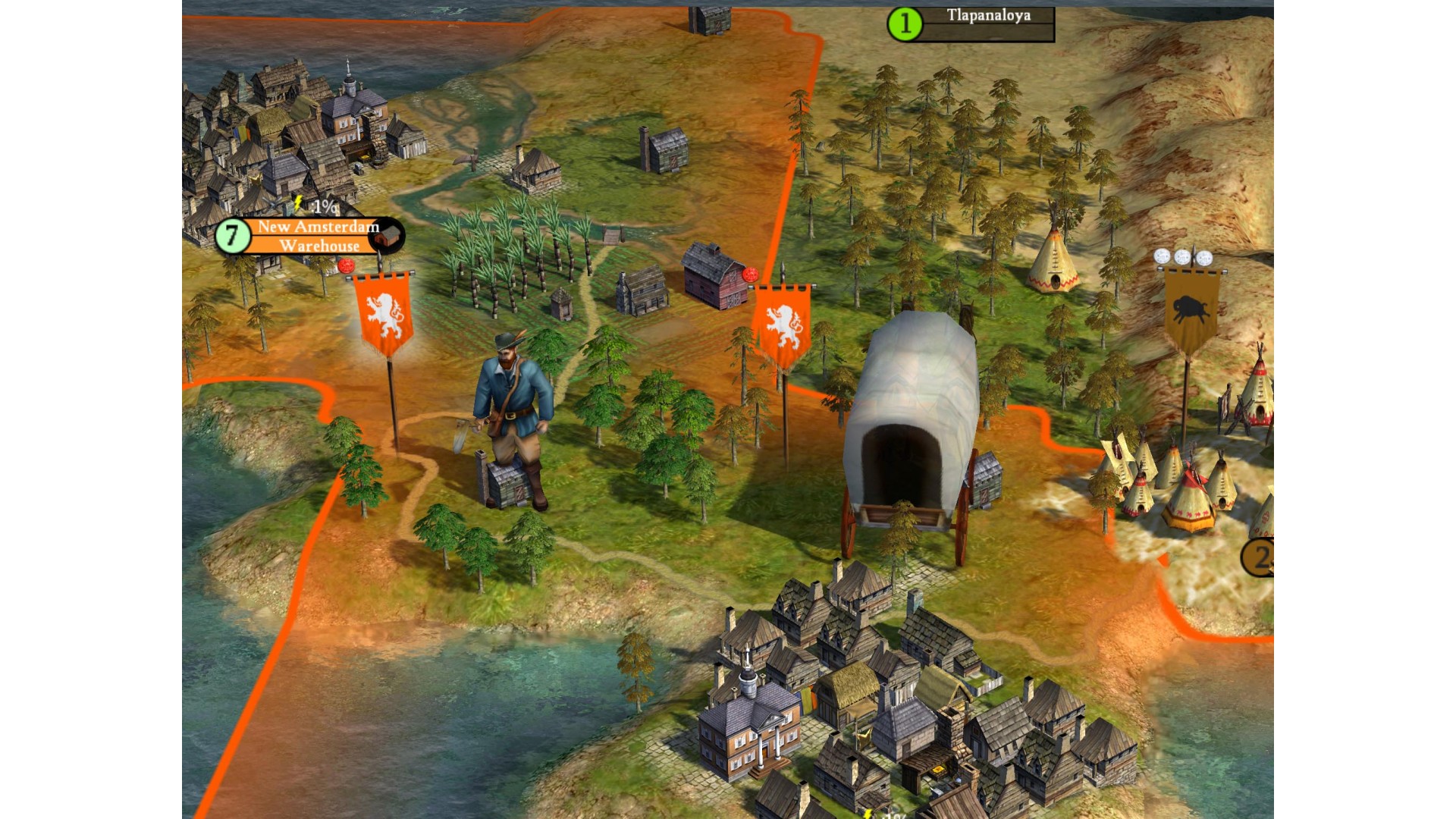Image resolution: width=1456 pixels, height=819 pixels.
Task: Open the New Amsterdam city banner
Action: tap(317, 227)
